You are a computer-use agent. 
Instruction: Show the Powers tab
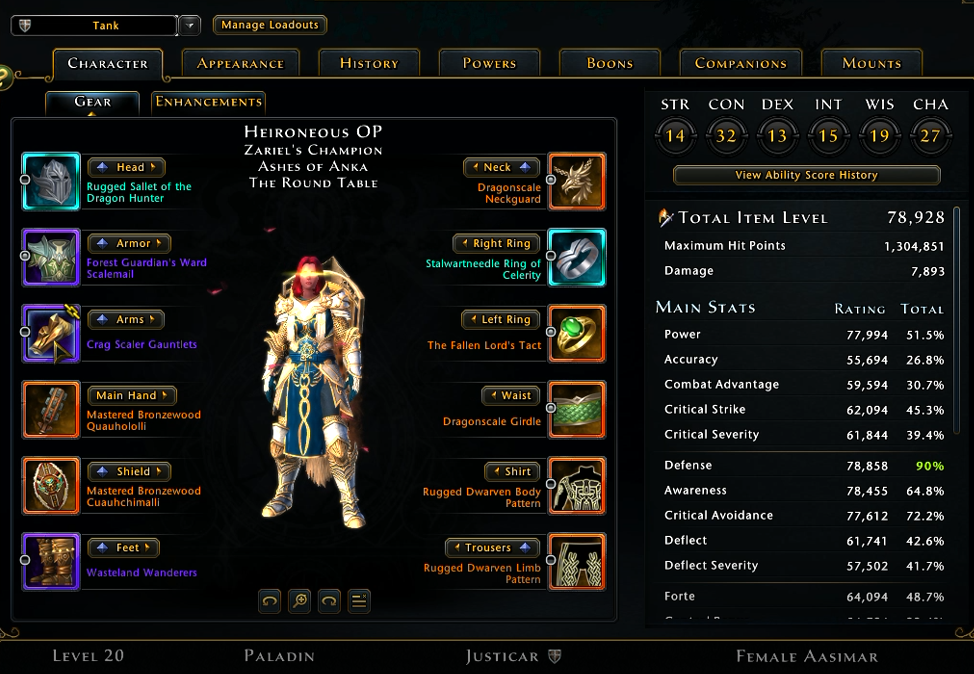pyautogui.click(x=489, y=63)
